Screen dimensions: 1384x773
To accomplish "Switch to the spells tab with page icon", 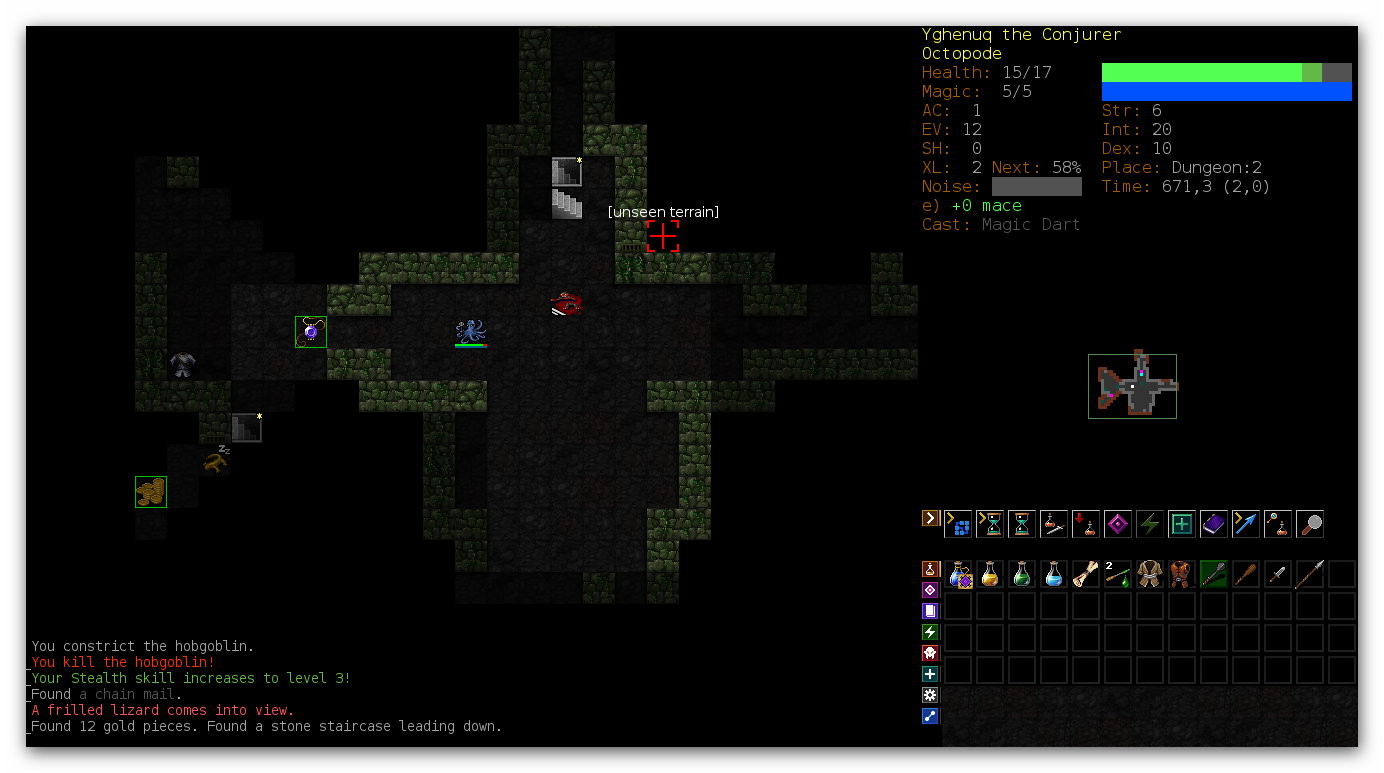I will tap(930, 611).
